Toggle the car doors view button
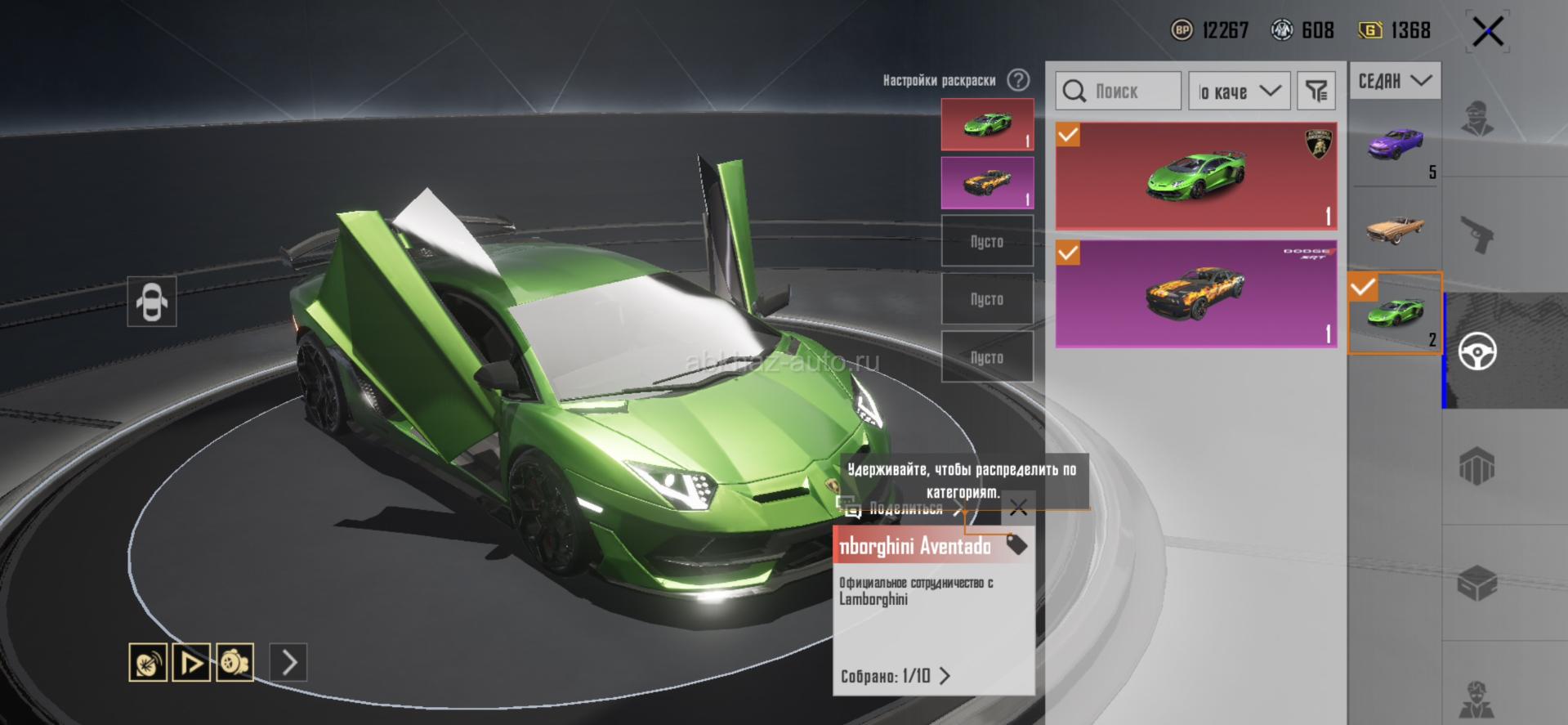Viewport: 1568px width, 725px height. tap(152, 302)
